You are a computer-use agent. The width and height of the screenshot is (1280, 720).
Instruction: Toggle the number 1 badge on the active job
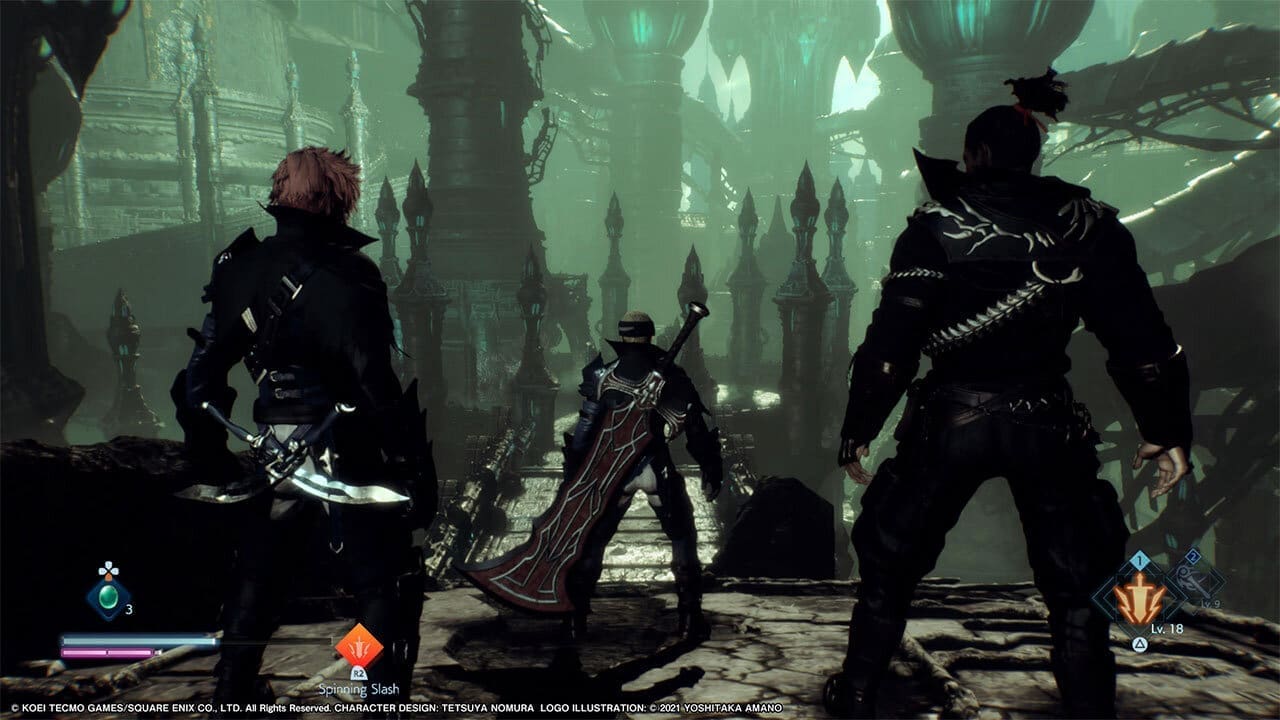tap(1138, 560)
